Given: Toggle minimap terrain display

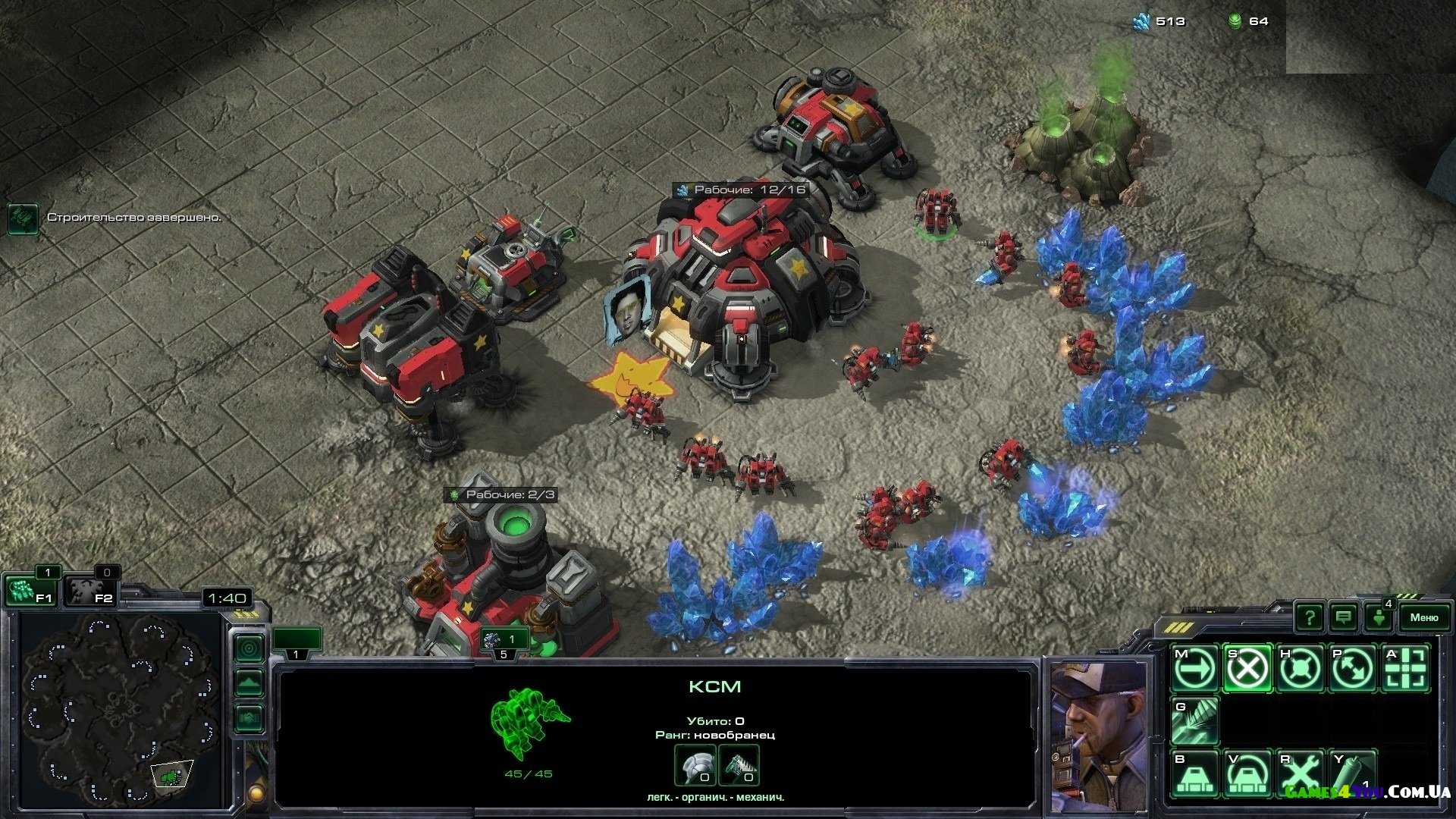Looking at the screenshot, I should point(249,682).
